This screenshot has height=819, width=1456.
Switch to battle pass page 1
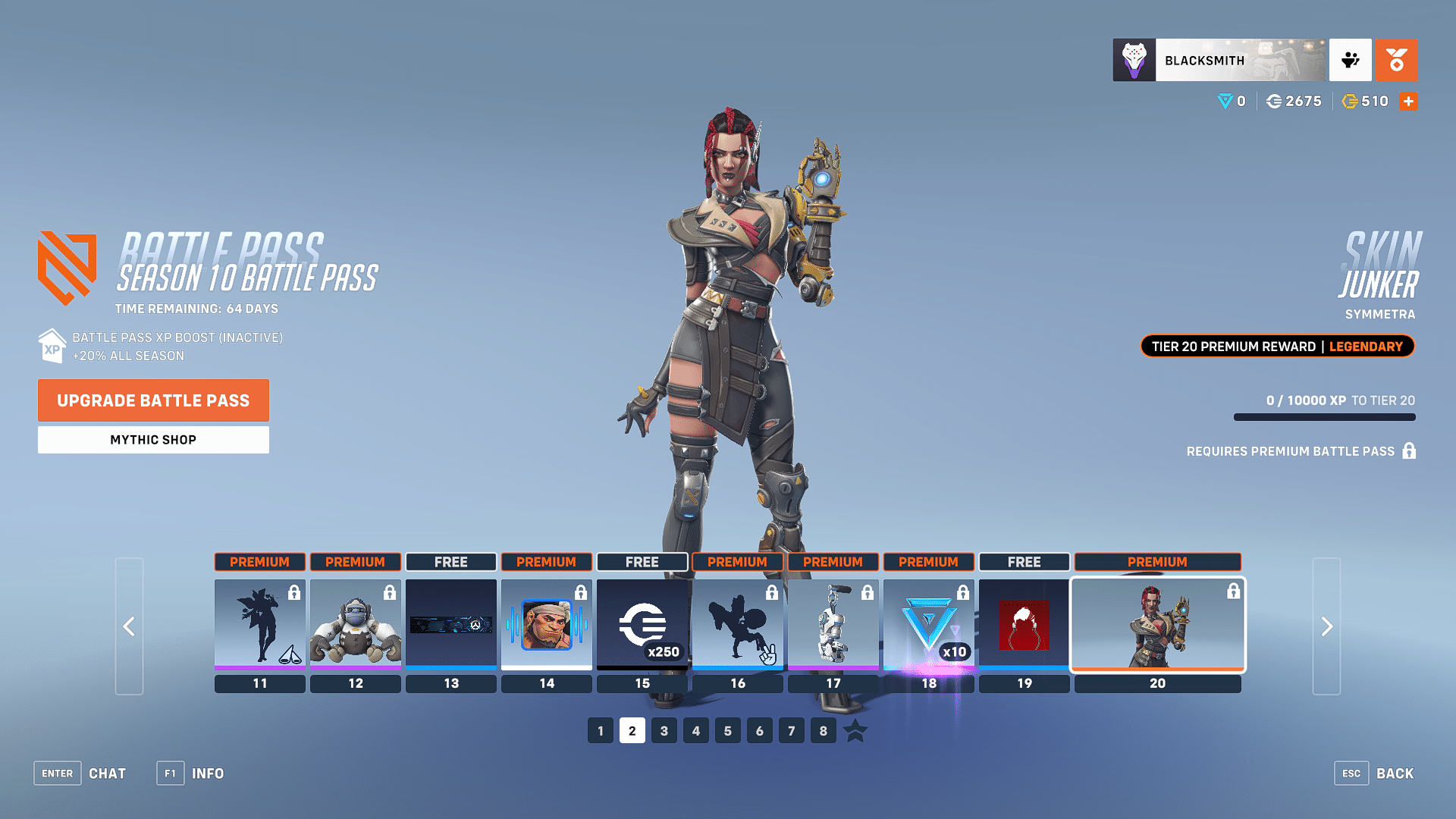coord(600,730)
